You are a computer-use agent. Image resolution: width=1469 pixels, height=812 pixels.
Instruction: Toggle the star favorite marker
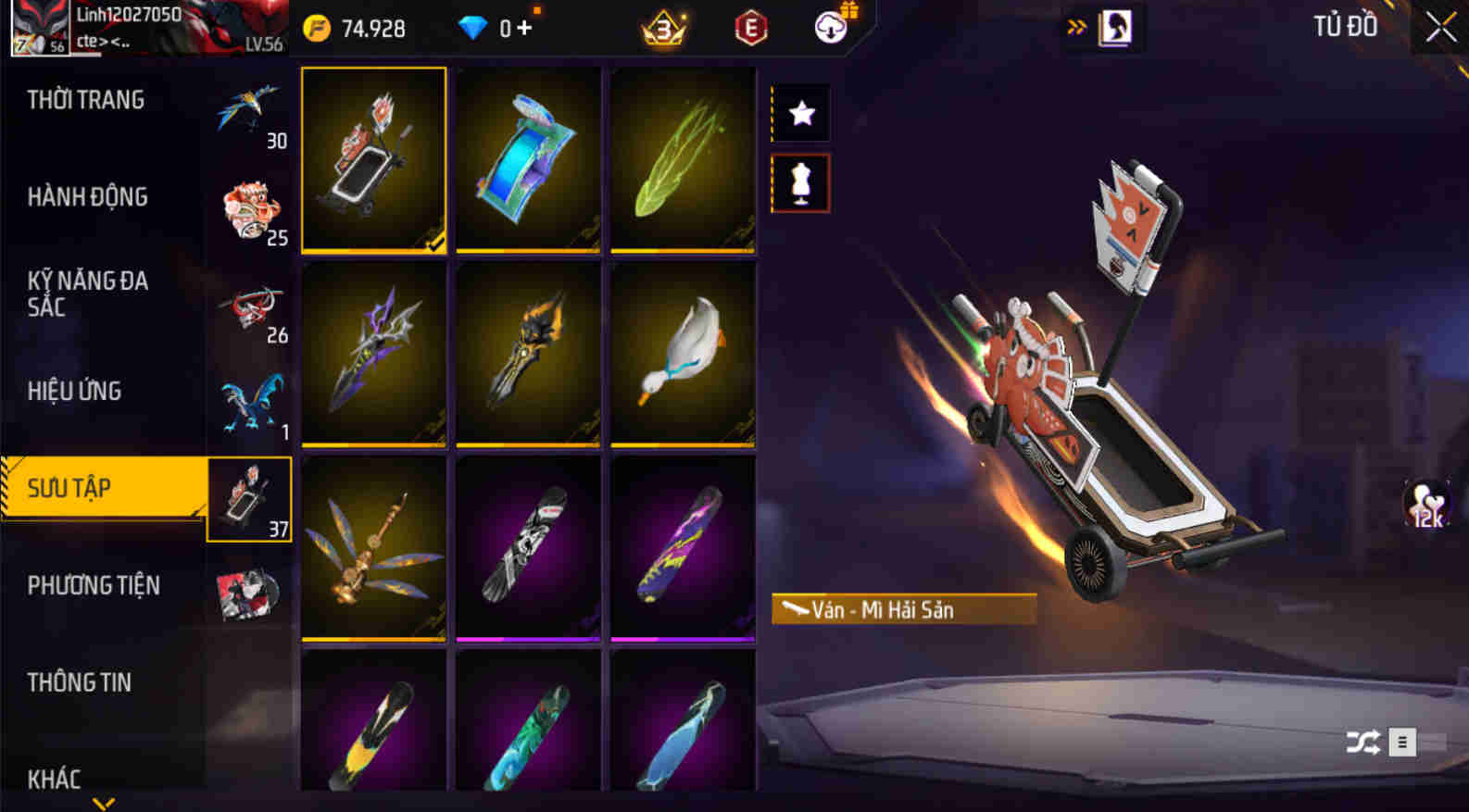[800, 113]
